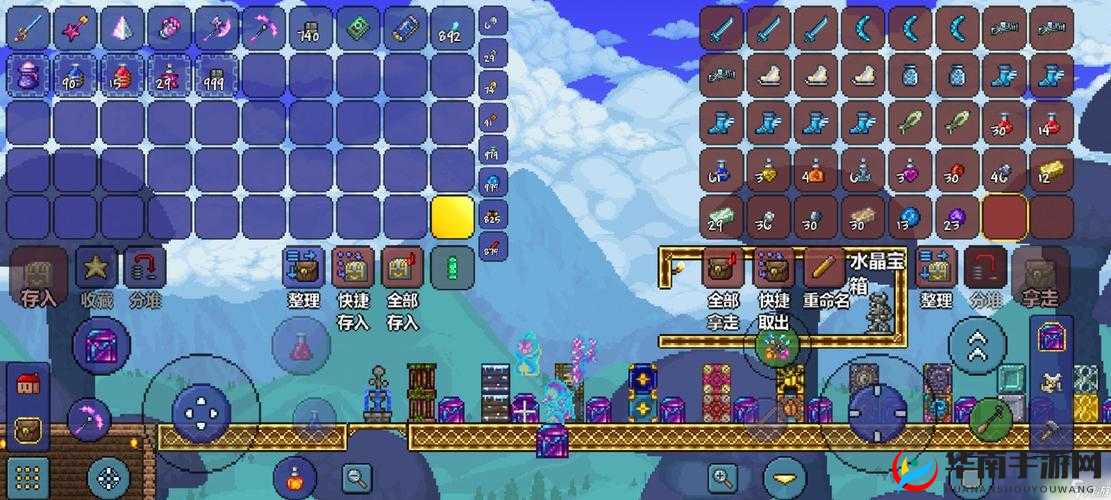1111x500 pixels.
Task: Tap the 全部拿走 (loot all) button
Action: pyautogui.click(x=722, y=268)
